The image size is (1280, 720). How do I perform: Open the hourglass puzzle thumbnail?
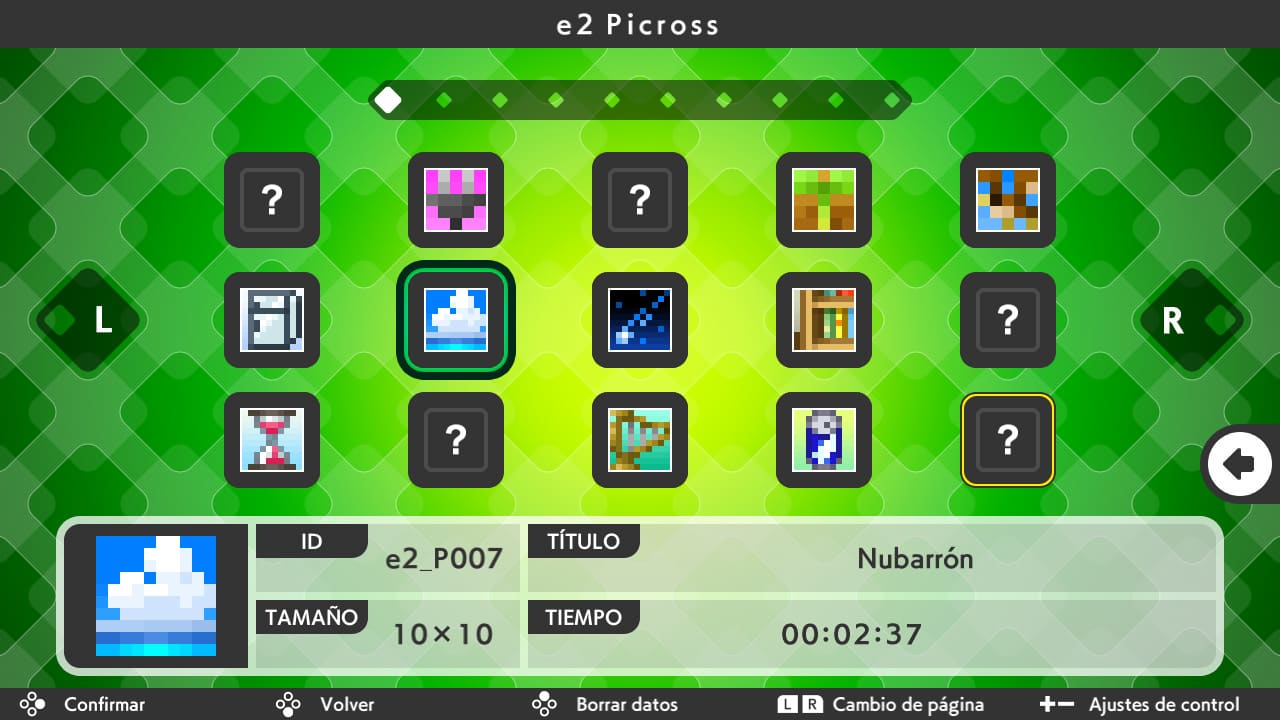coord(271,440)
